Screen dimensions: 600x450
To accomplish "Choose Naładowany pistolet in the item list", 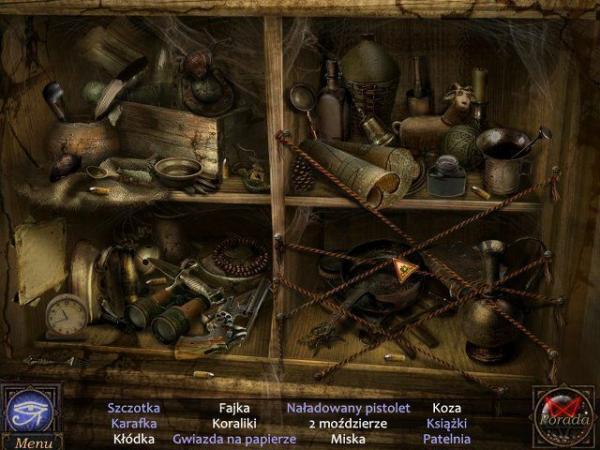I will [348, 408].
